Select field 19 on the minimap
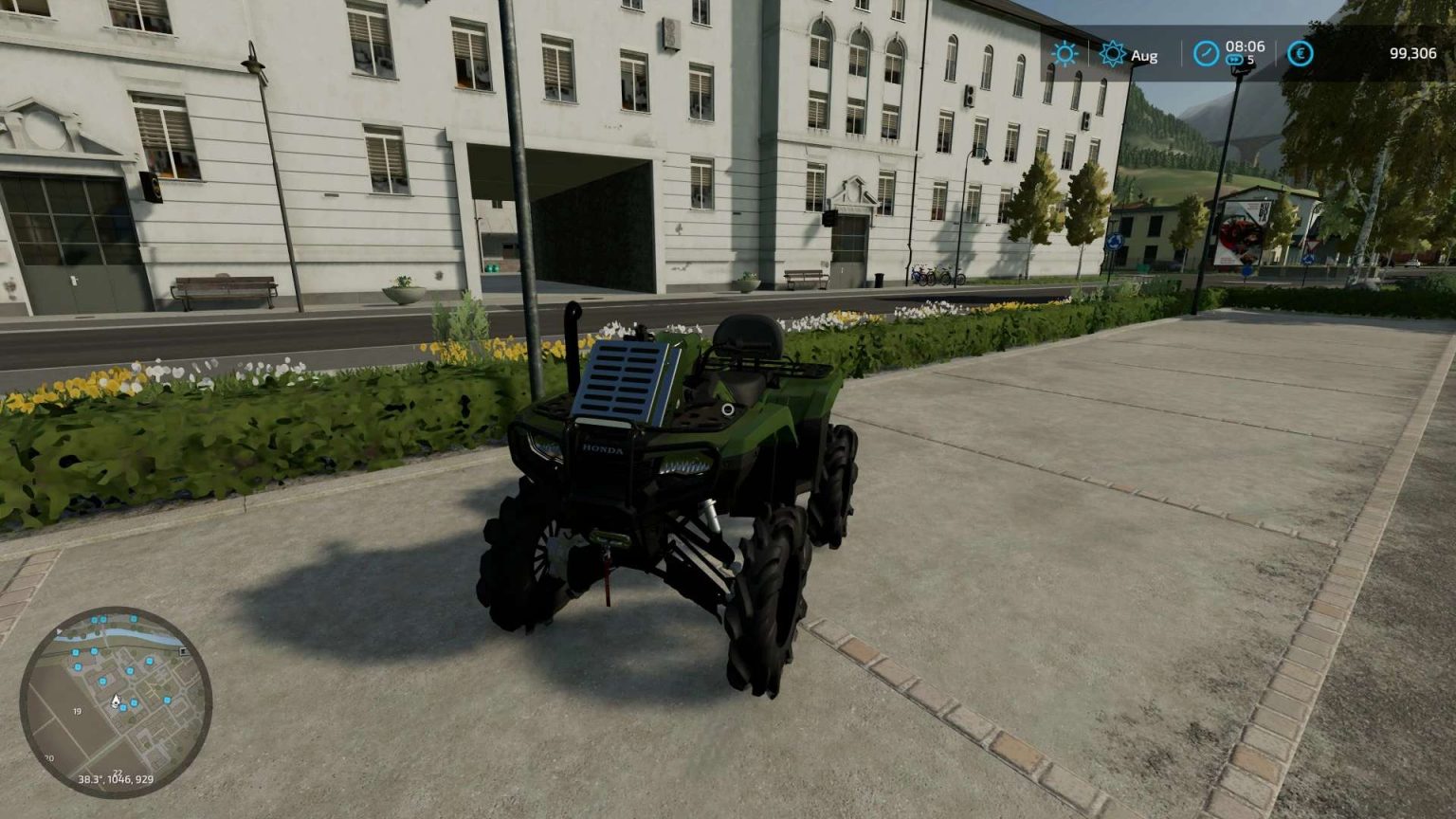The image size is (1456, 819). pos(77,711)
